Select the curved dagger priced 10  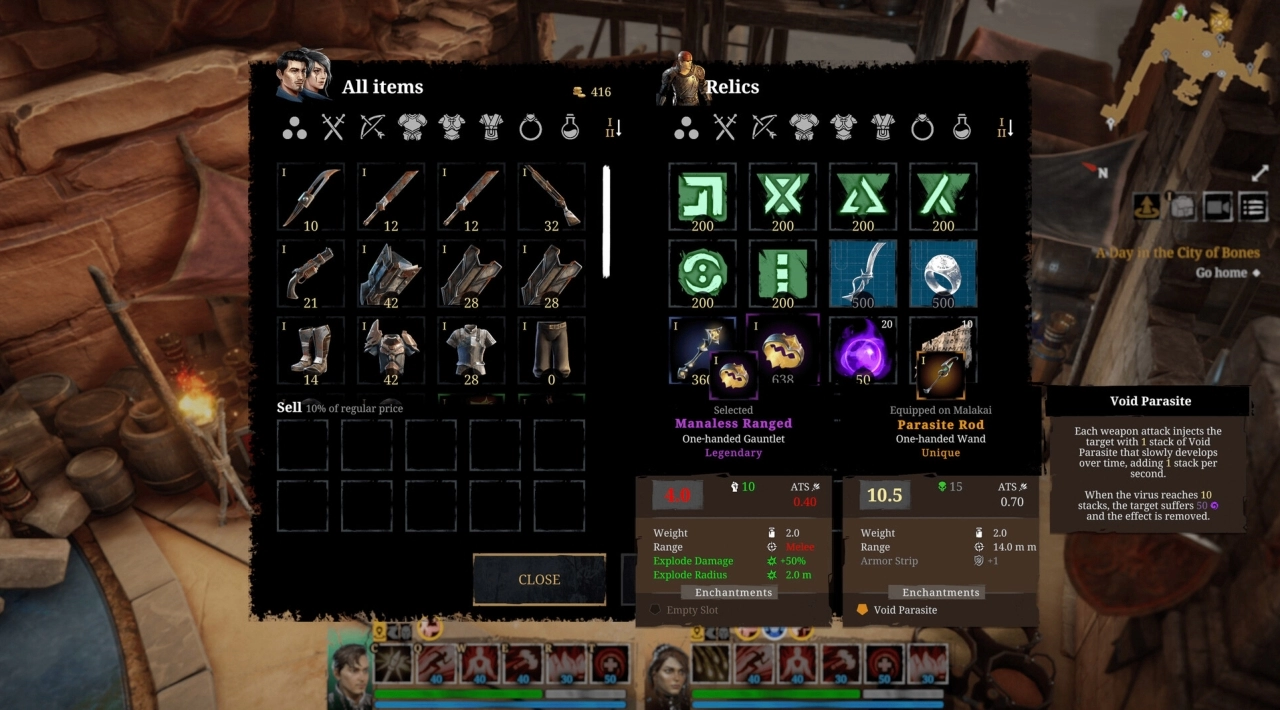coord(311,197)
